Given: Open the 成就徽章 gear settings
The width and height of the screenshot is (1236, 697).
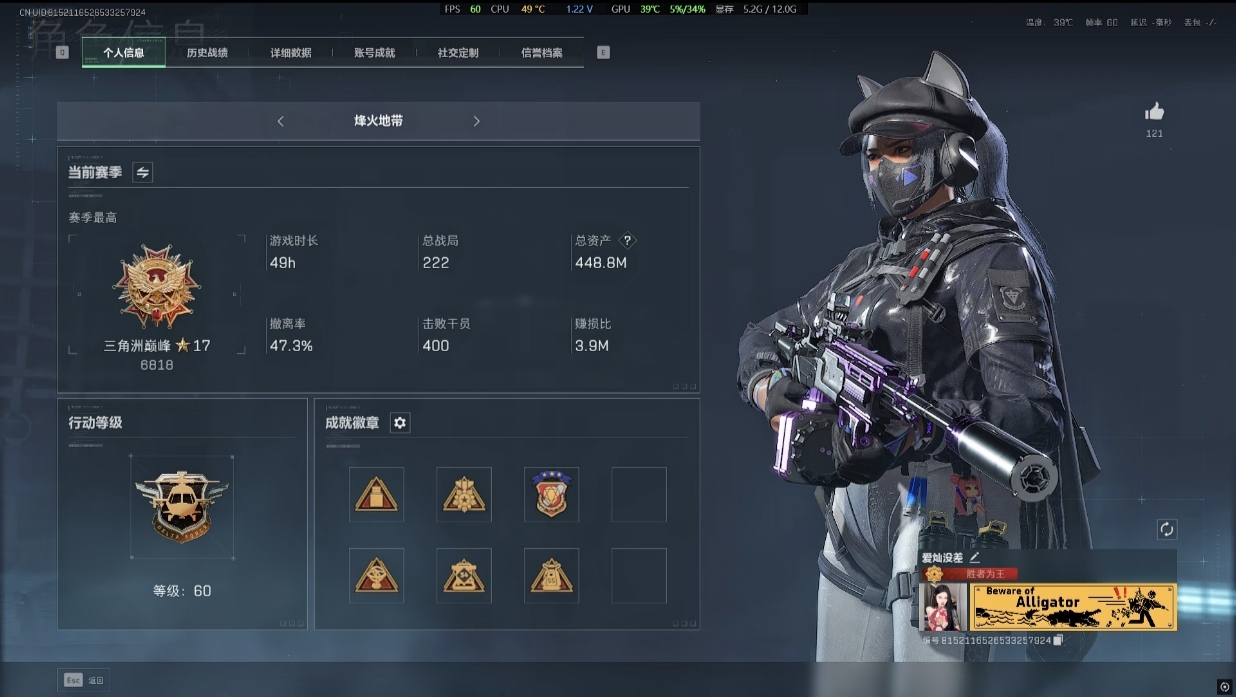Looking at the screenshot, I should tap(400, 423).
